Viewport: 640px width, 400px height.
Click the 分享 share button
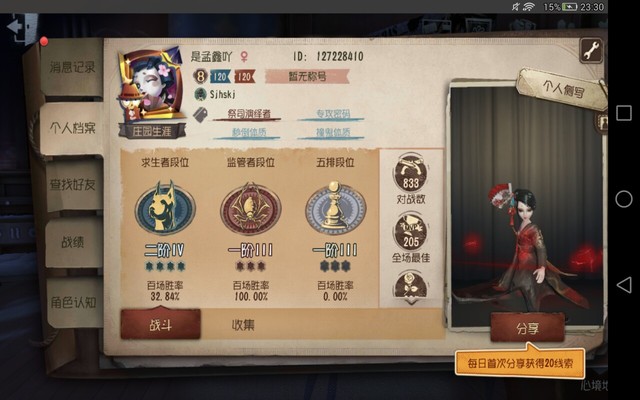click(x=526, y=327)
